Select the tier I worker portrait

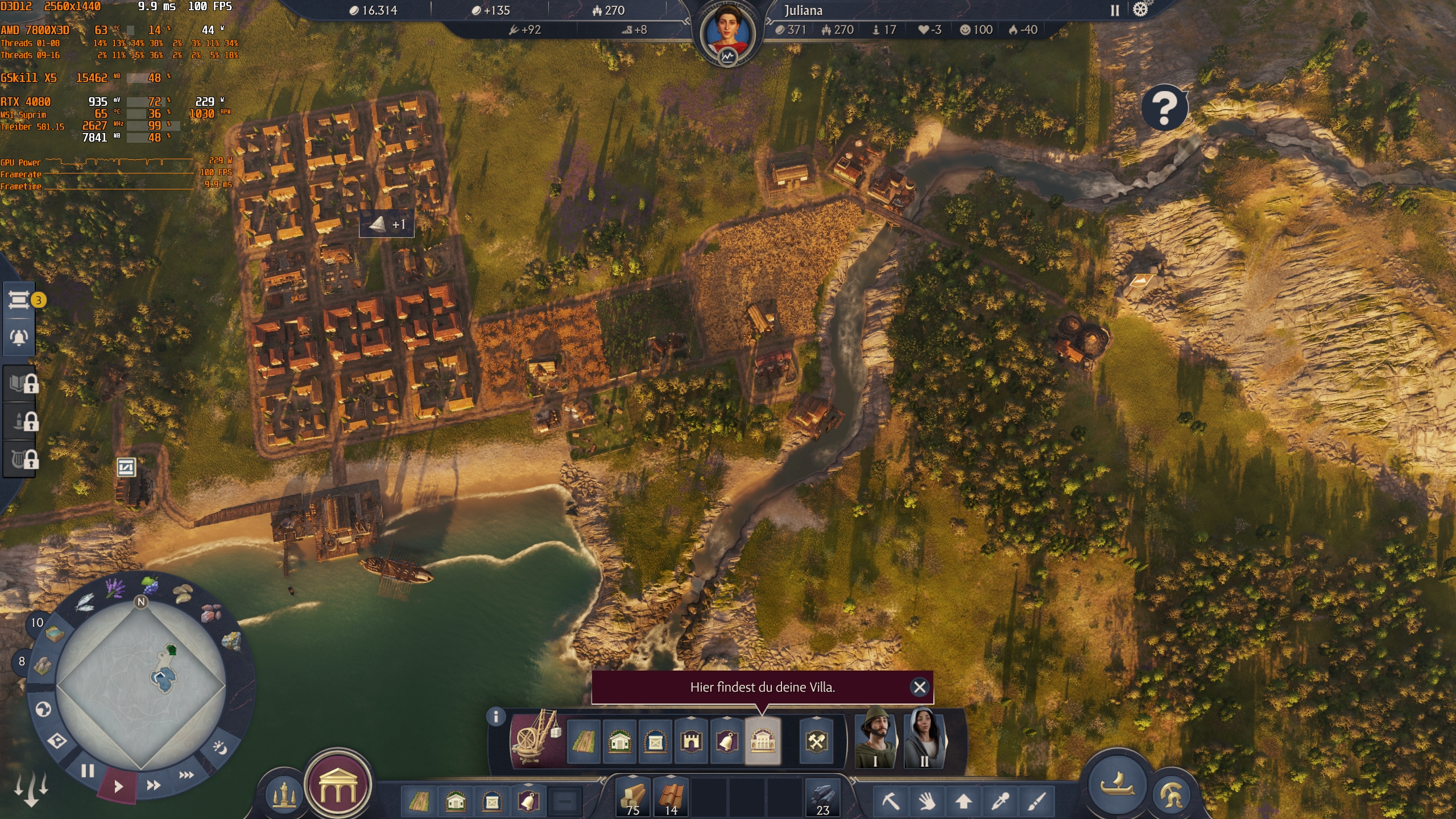(876, 738)
